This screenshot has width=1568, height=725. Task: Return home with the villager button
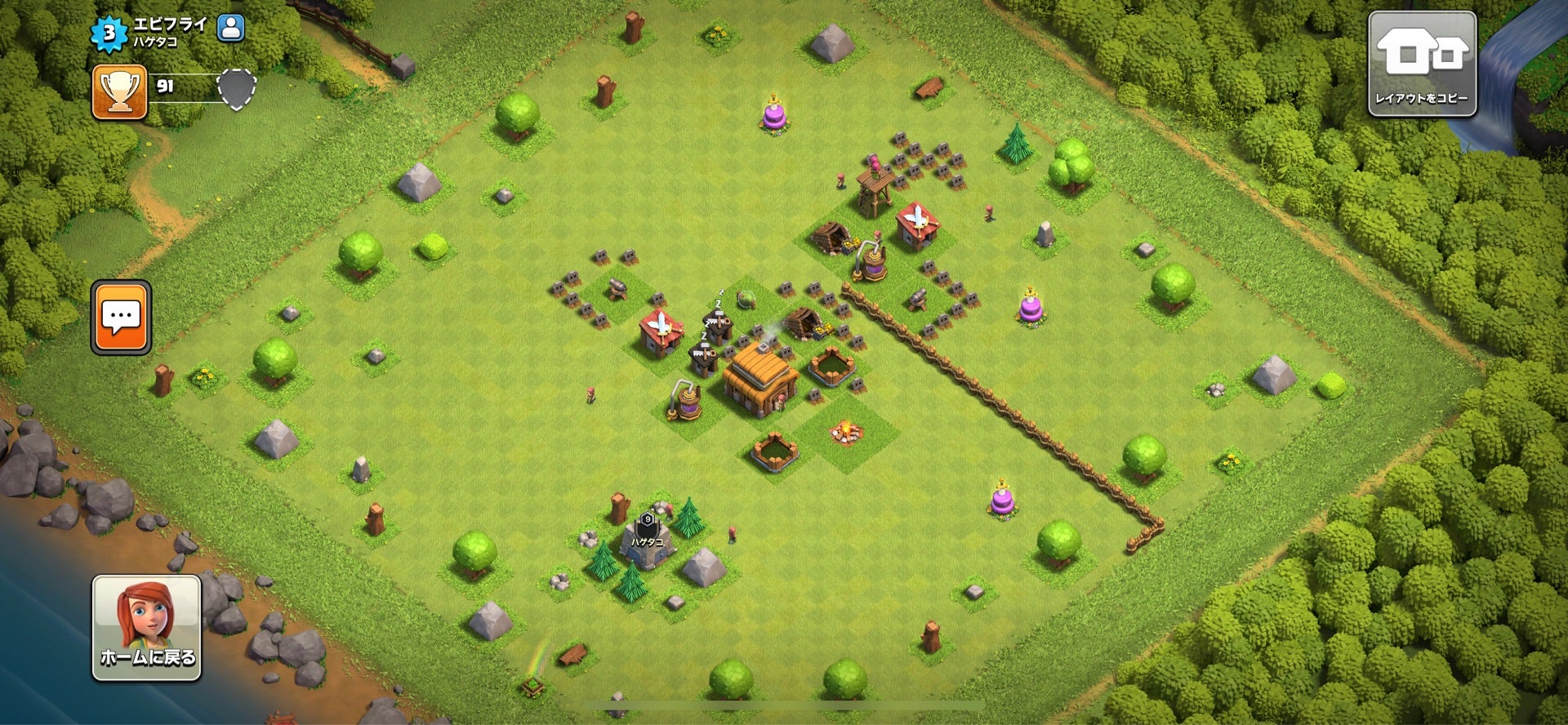coord(147,627)
